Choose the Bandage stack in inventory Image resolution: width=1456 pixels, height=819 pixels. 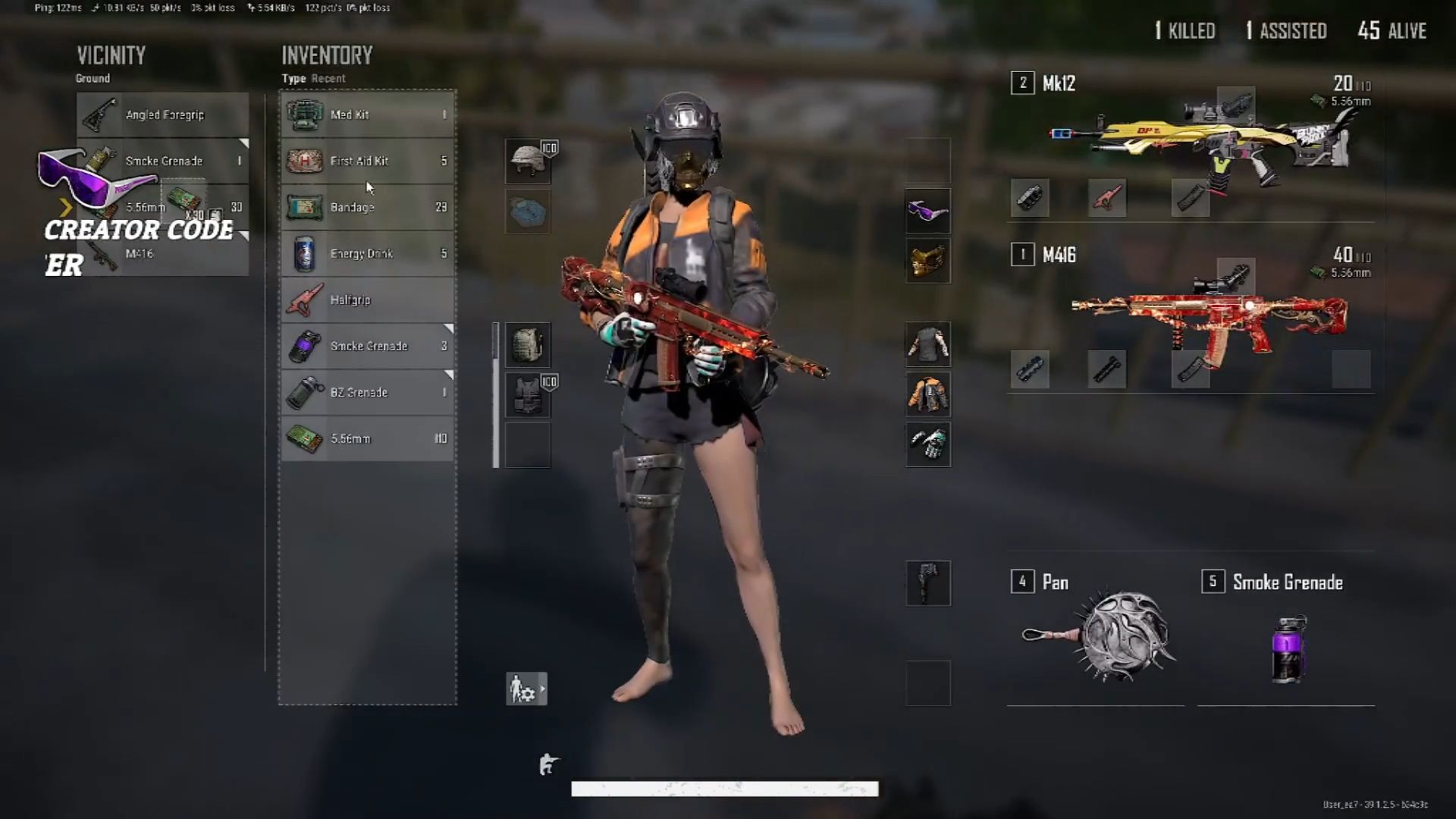[368, 207]
